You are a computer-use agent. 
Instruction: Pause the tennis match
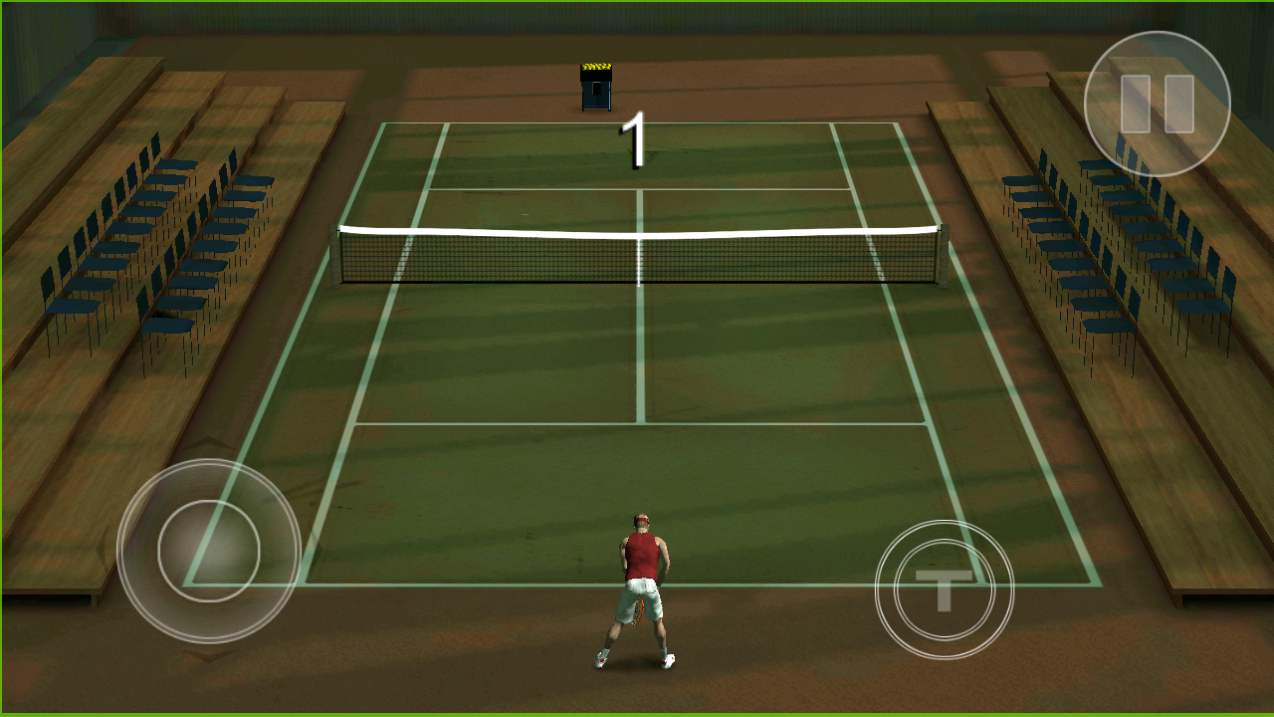coord(1157,104)
